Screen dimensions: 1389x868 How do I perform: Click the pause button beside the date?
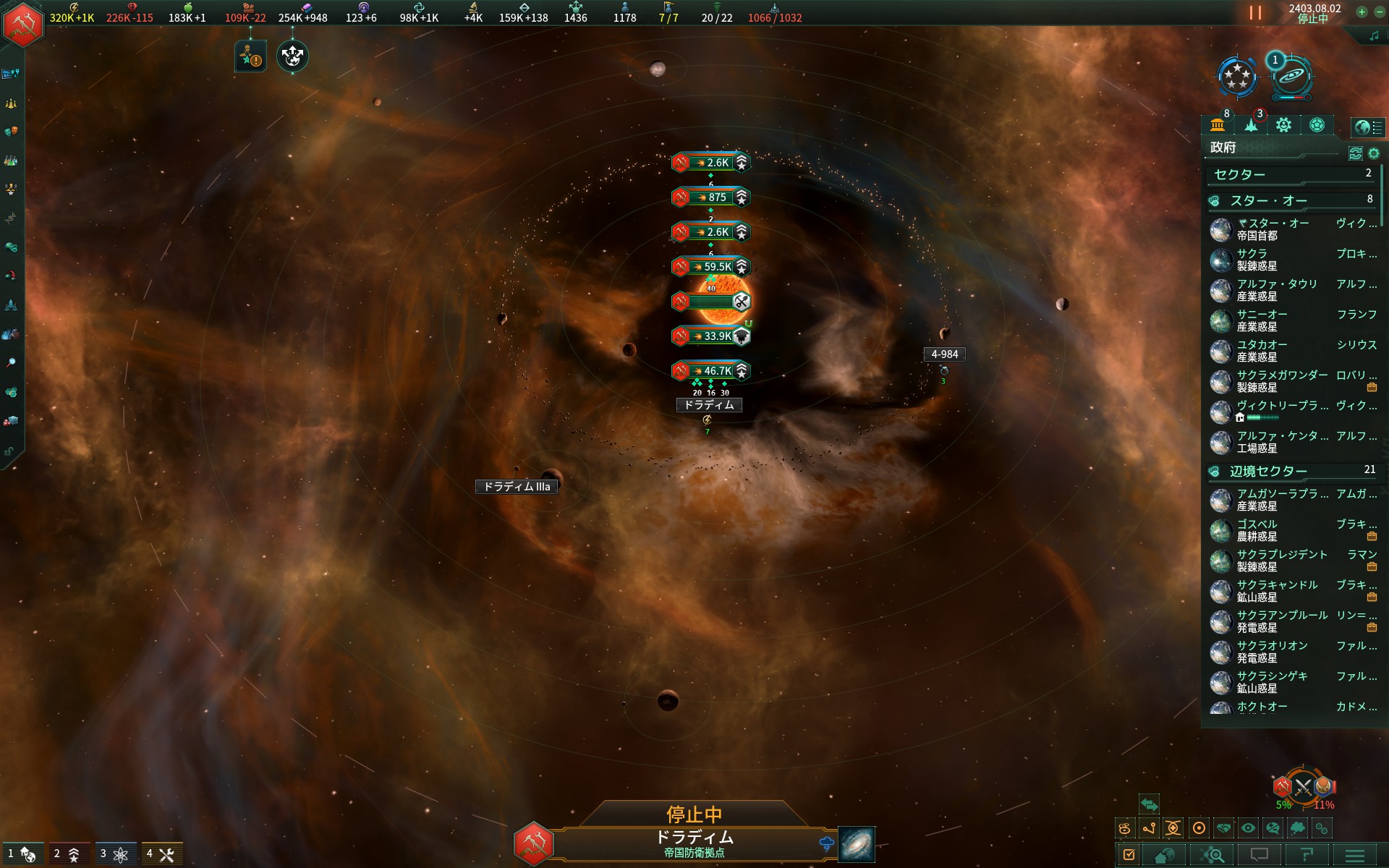pos(1255,13)
